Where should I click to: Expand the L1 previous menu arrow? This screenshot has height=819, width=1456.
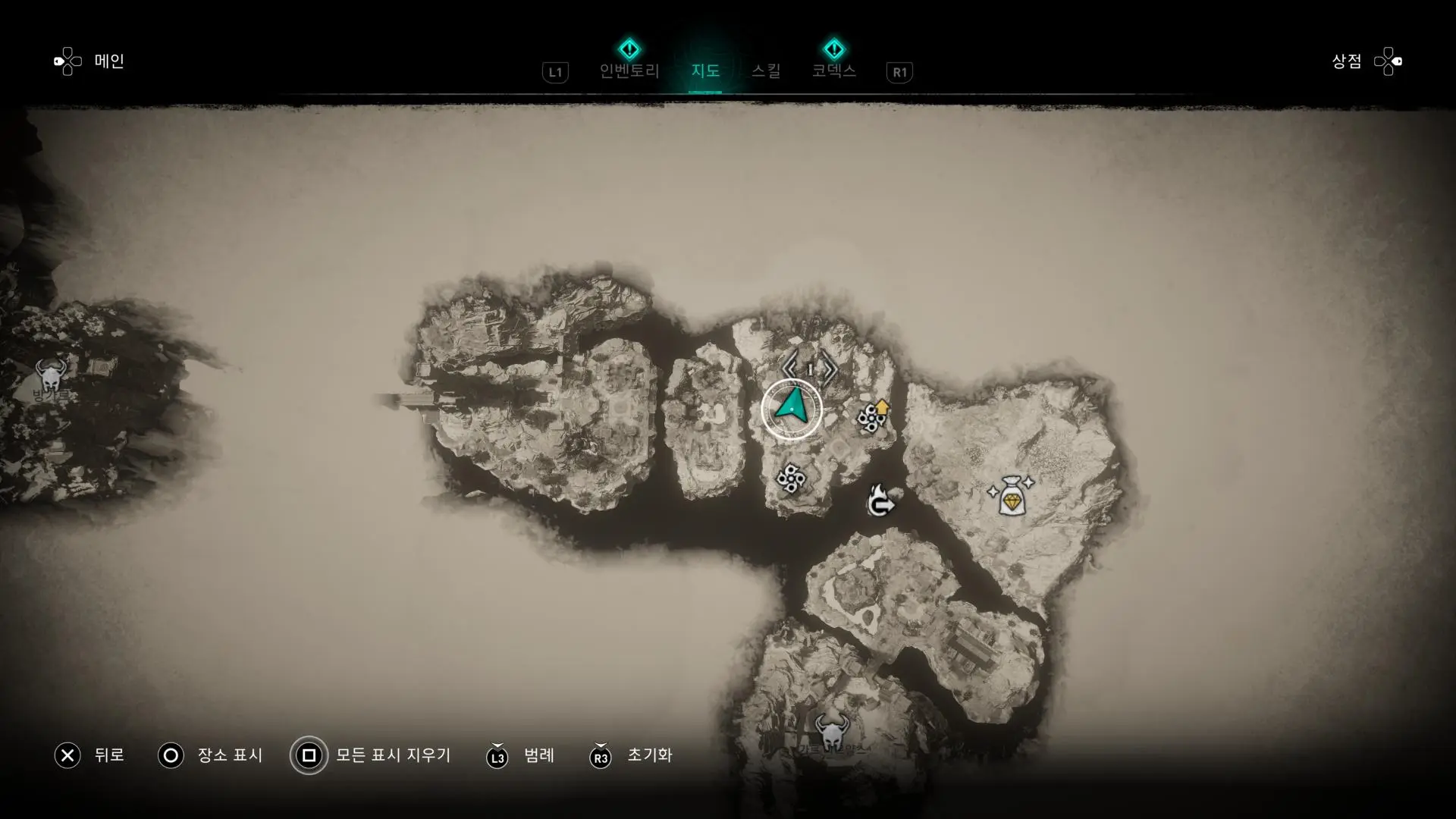554,73
